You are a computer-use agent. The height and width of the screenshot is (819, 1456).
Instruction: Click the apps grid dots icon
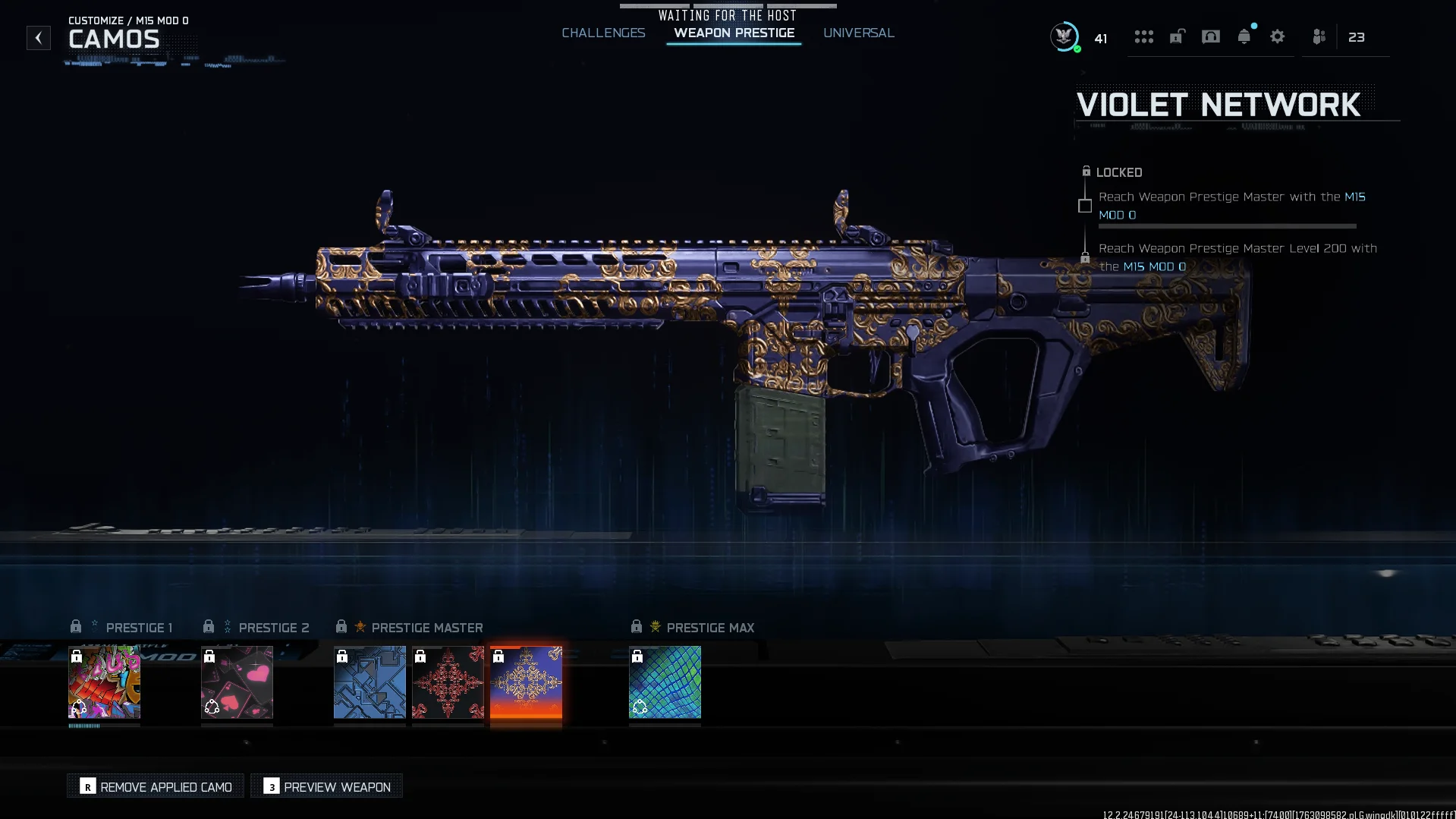1144,36
